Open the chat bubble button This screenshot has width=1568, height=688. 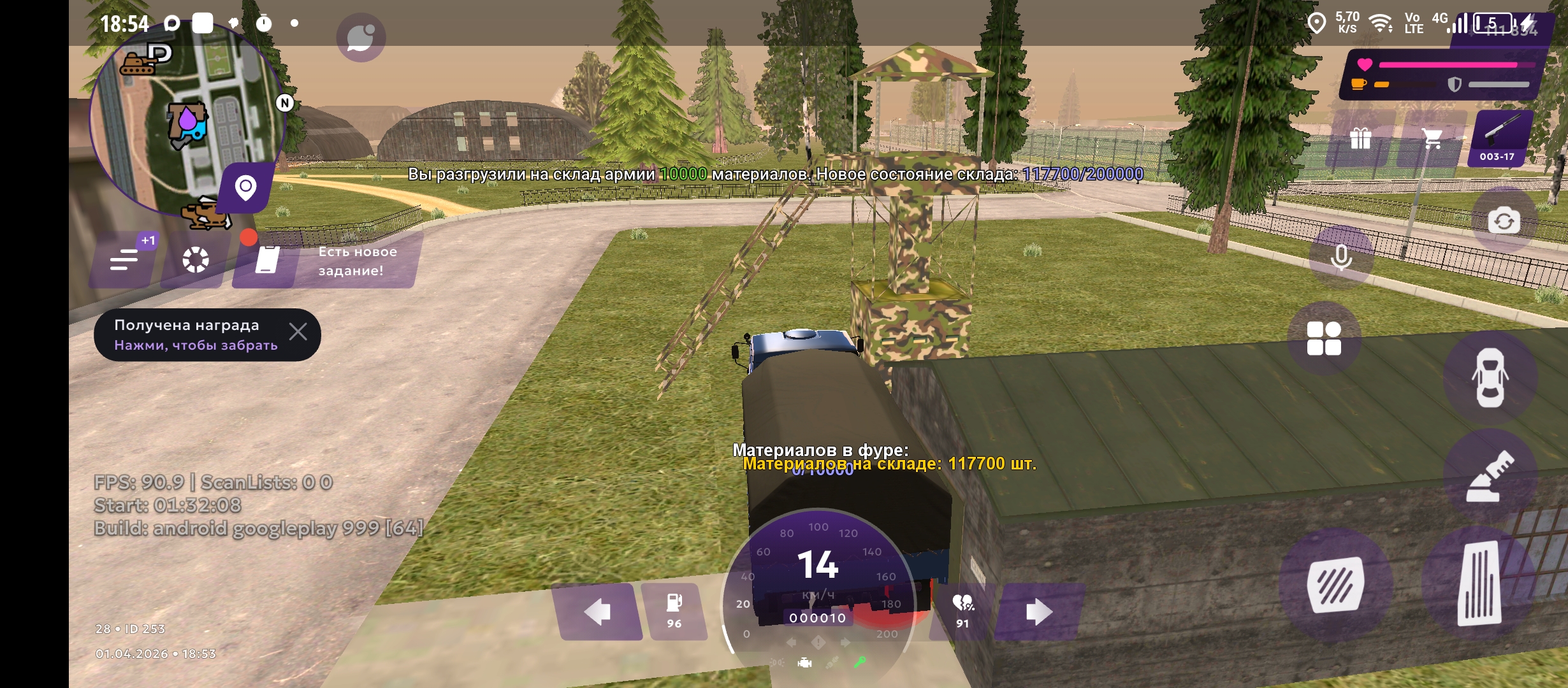361,38
